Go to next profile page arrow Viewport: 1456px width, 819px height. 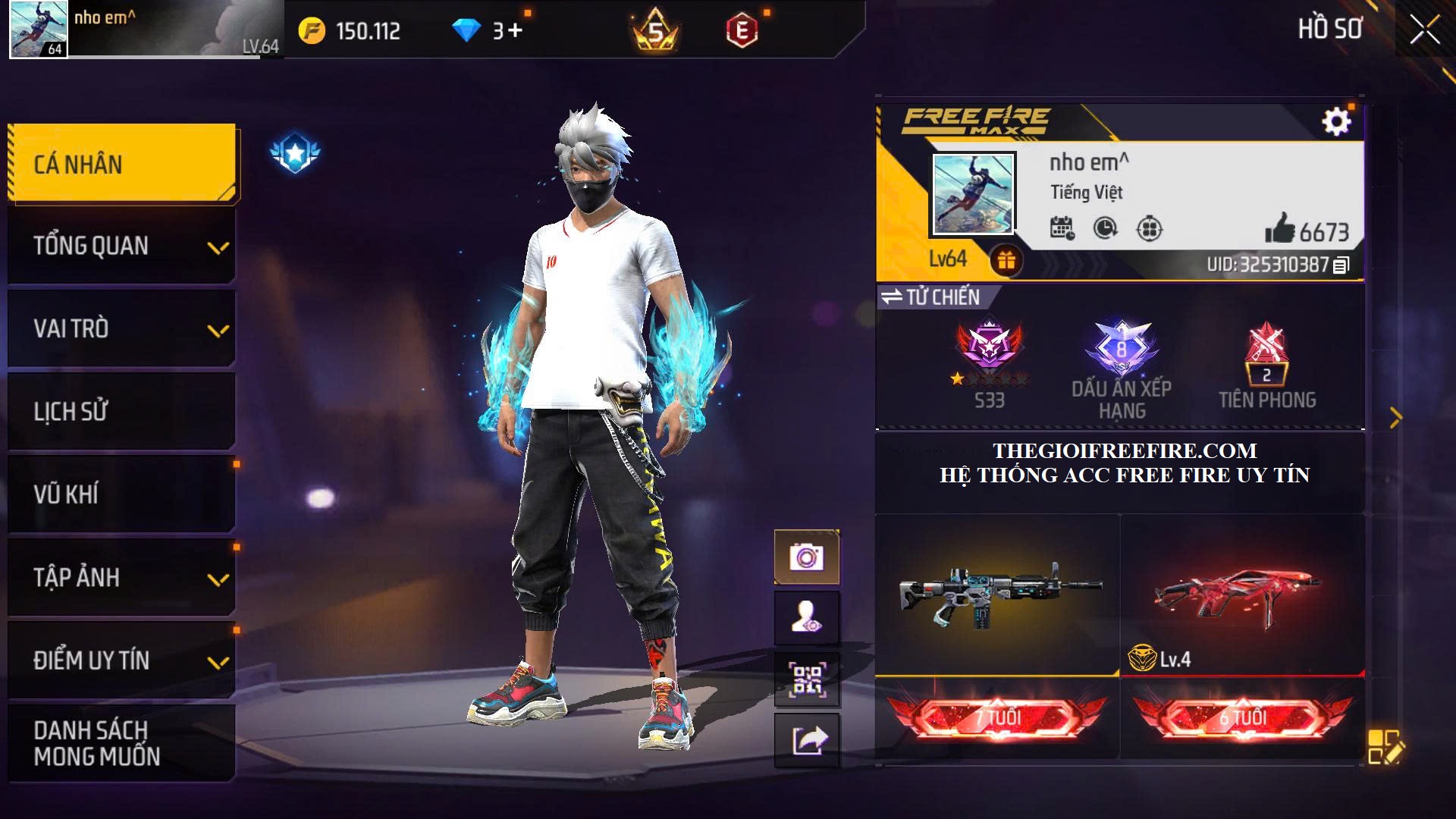(x=1396, y=417)
